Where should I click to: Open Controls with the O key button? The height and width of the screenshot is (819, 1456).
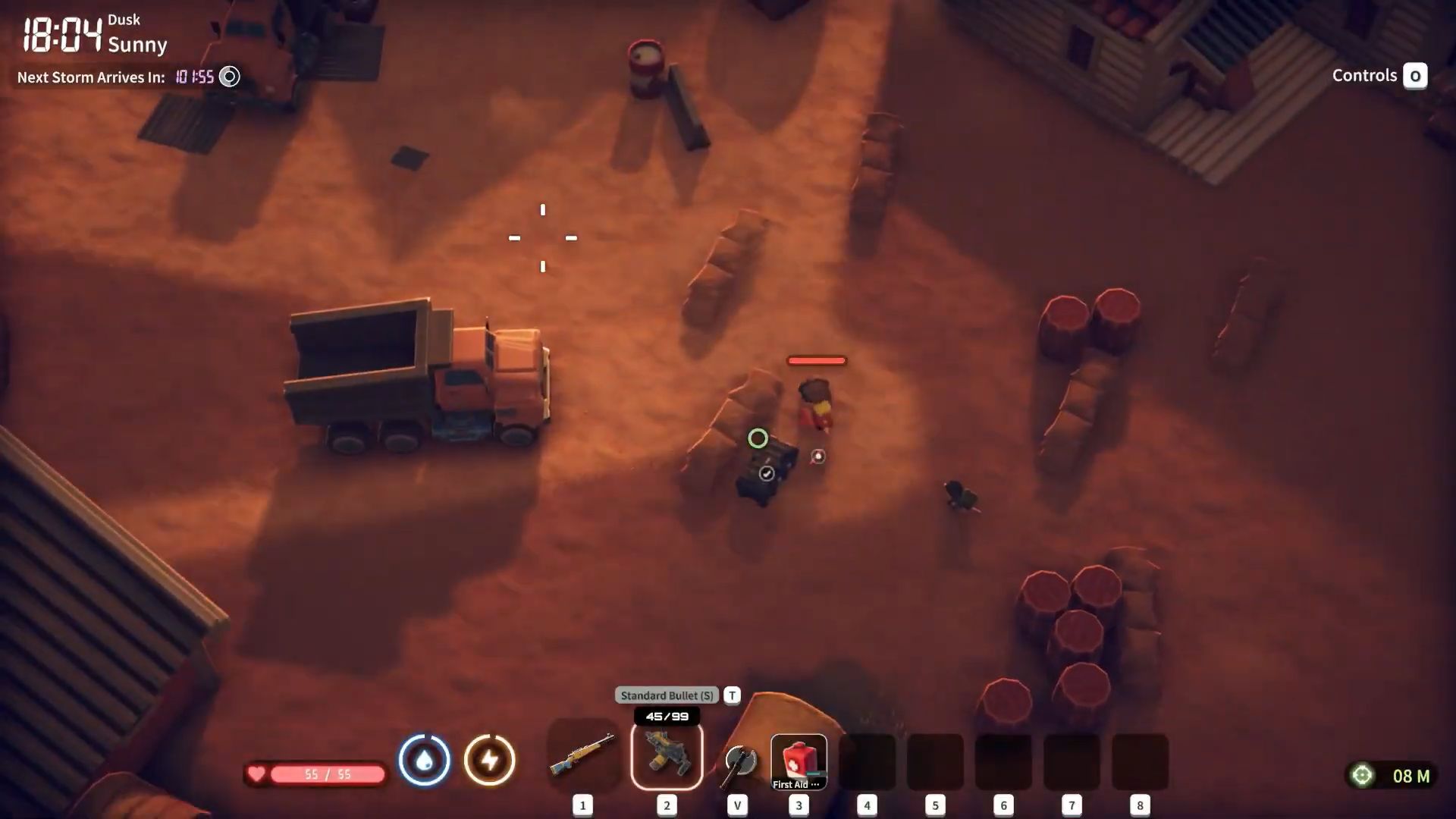tap(1415, 75)
